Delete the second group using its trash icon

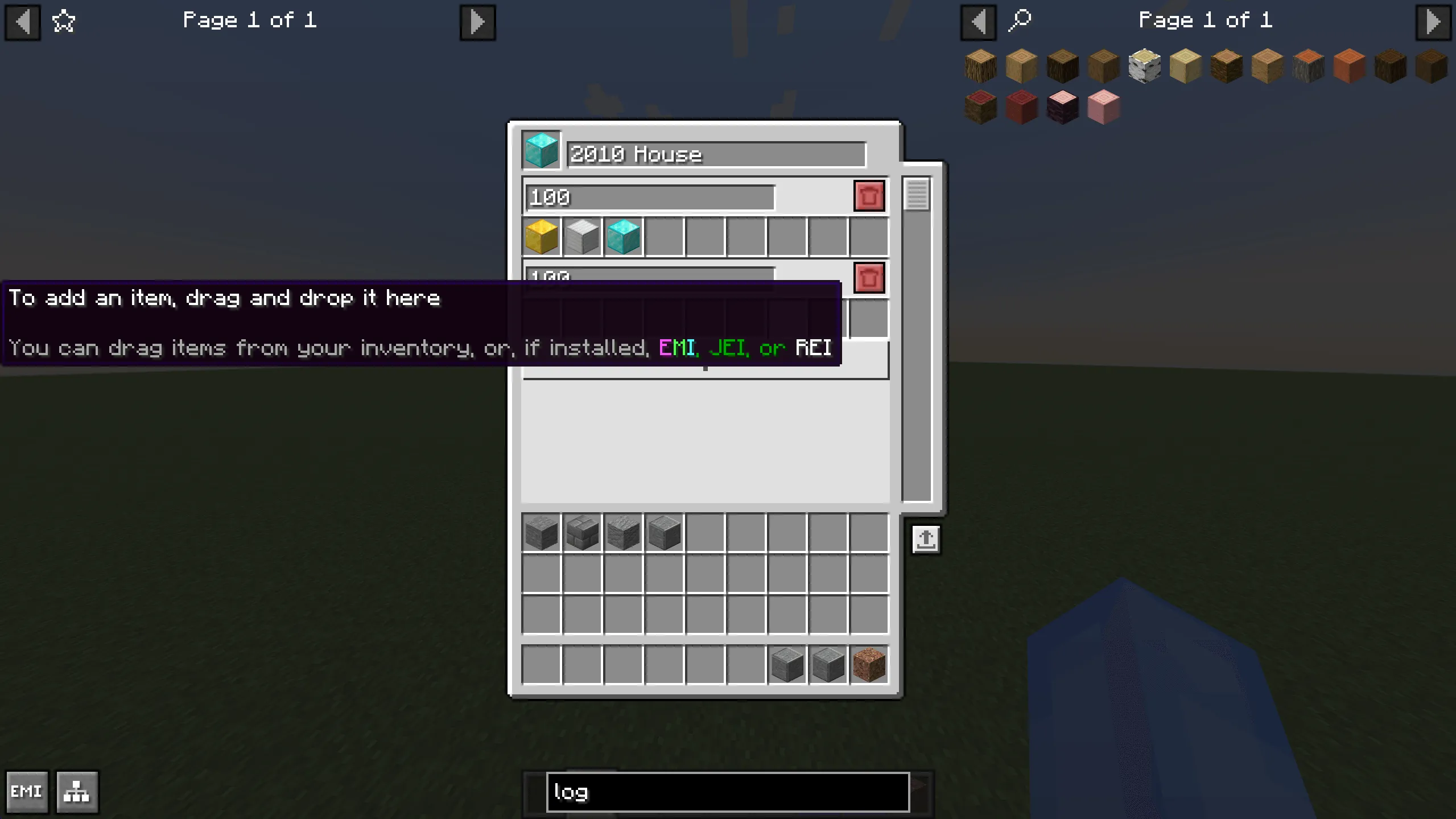(869, 278)
